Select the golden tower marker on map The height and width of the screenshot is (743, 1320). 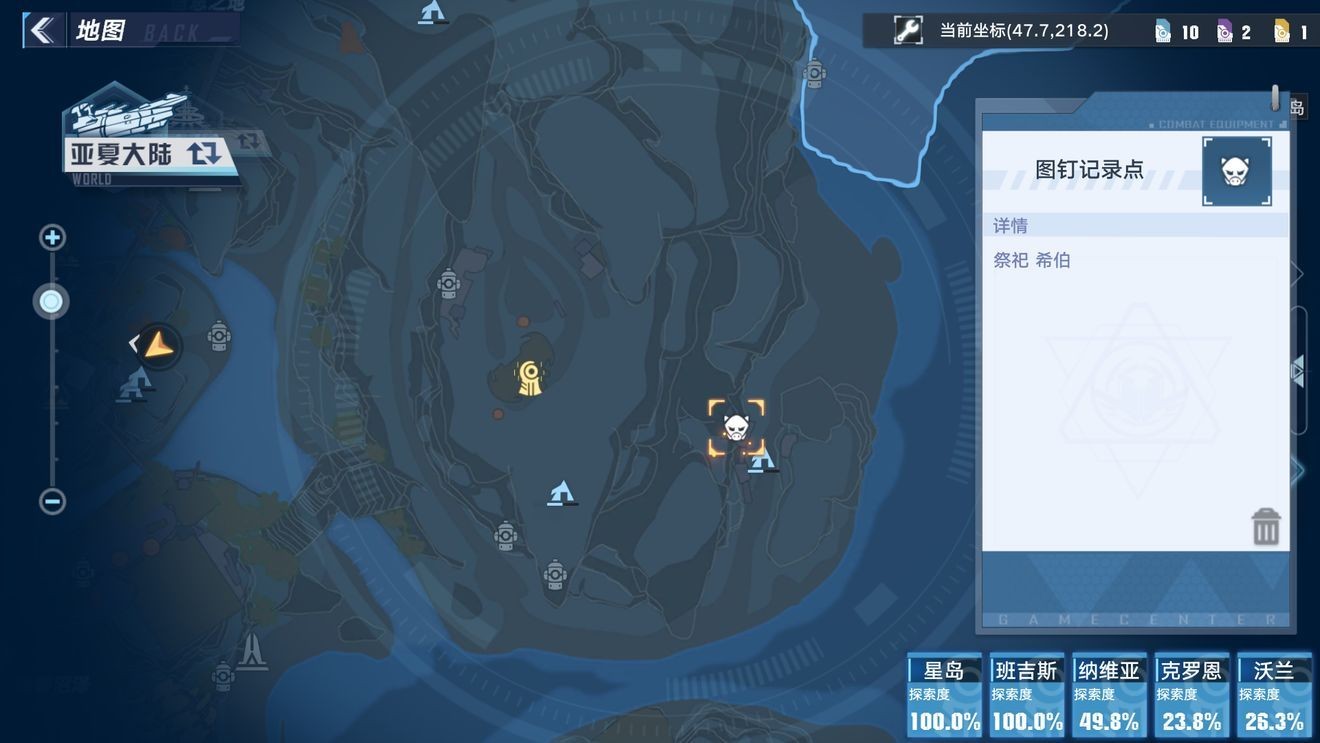(x=529, y=377)
